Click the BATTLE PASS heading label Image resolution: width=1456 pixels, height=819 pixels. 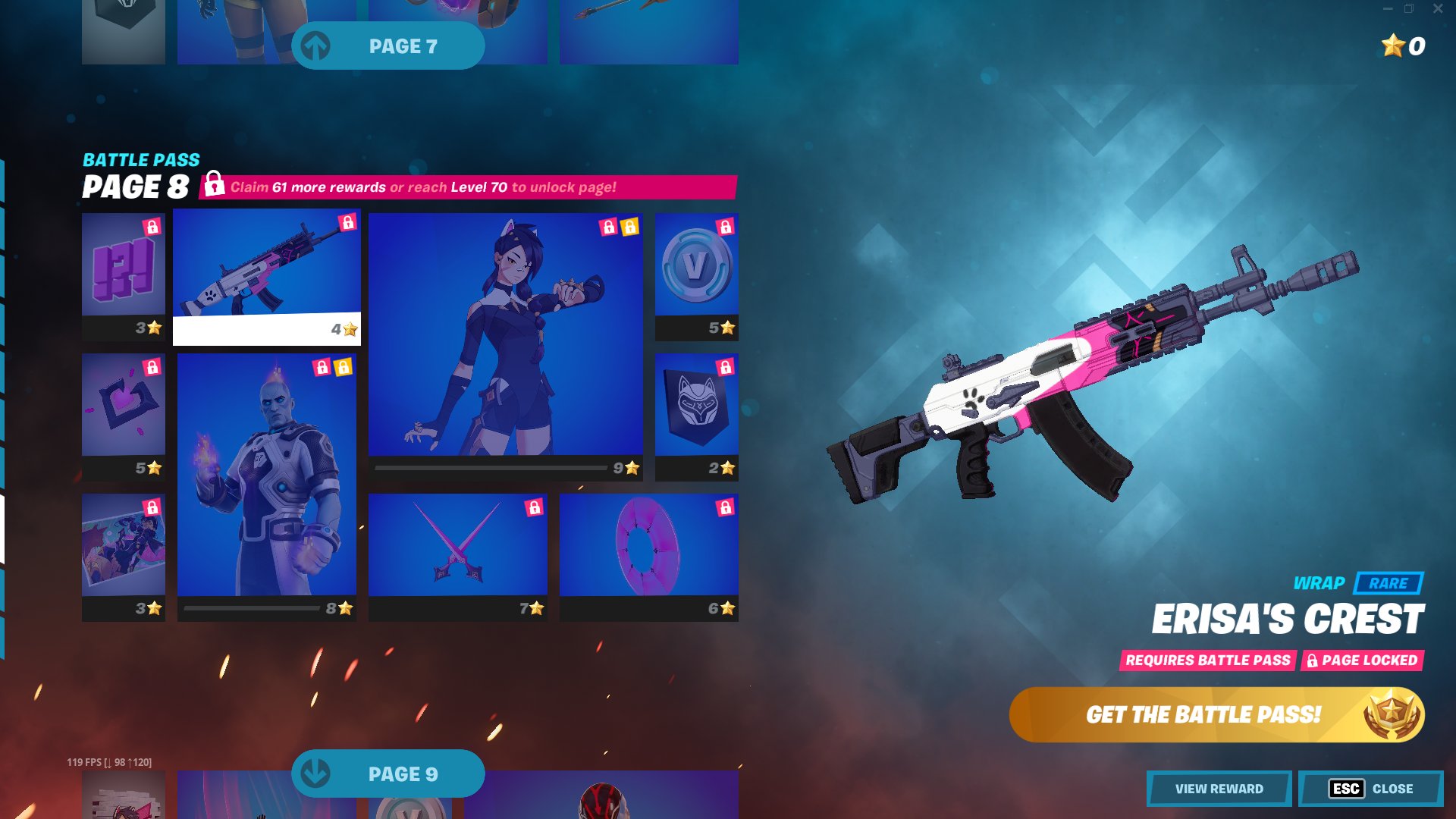pos(141,160)
